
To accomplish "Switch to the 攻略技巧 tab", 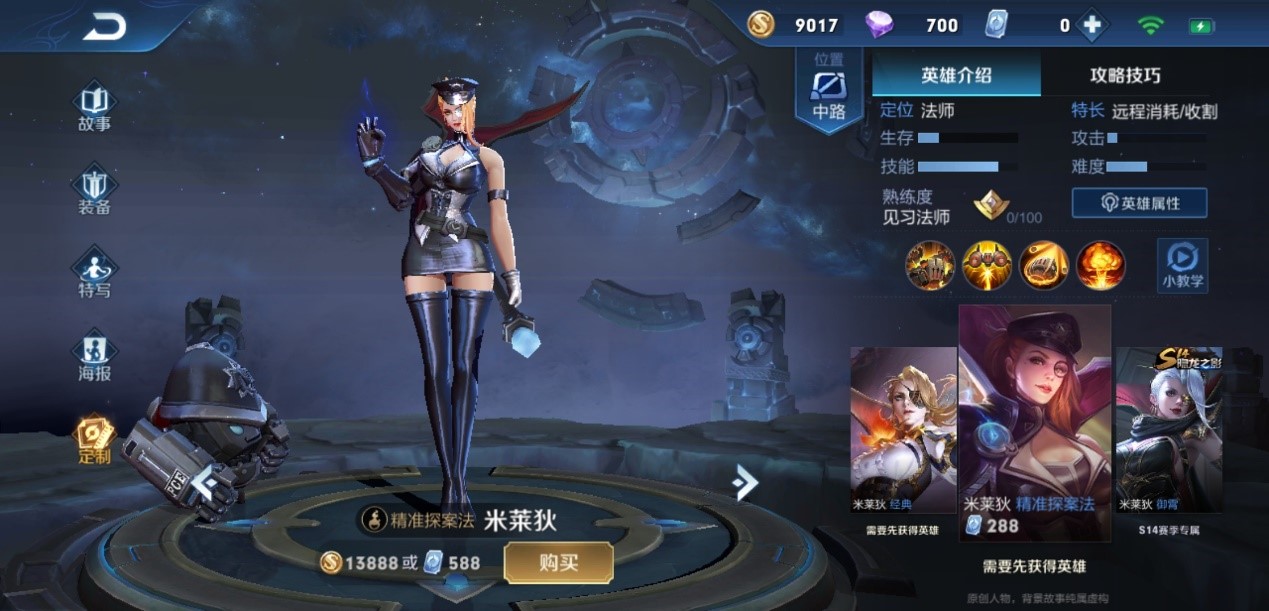I will tap(1125, 75).
